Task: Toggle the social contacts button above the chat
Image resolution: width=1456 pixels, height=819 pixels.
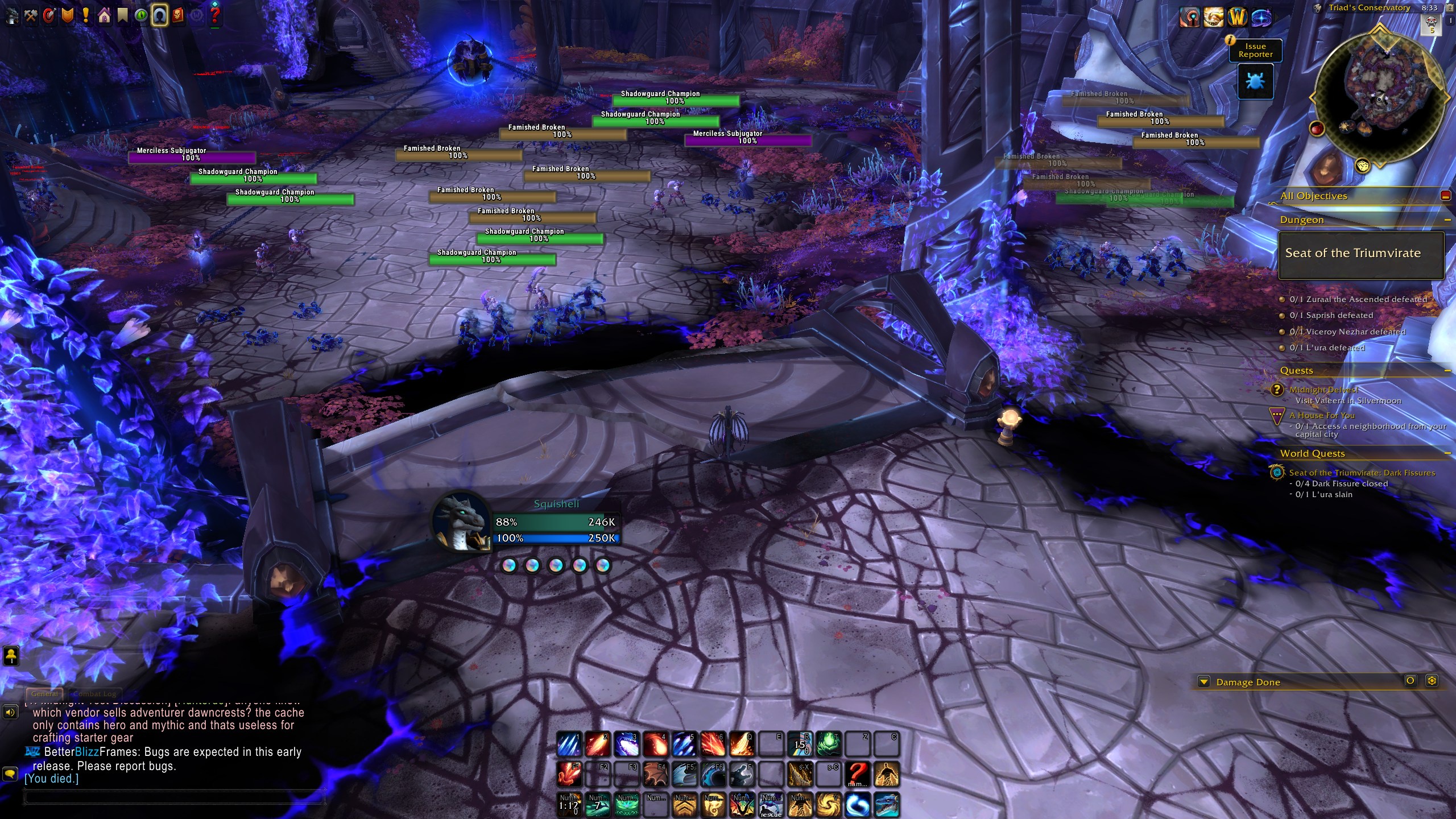Action: [x=11, y=657]
